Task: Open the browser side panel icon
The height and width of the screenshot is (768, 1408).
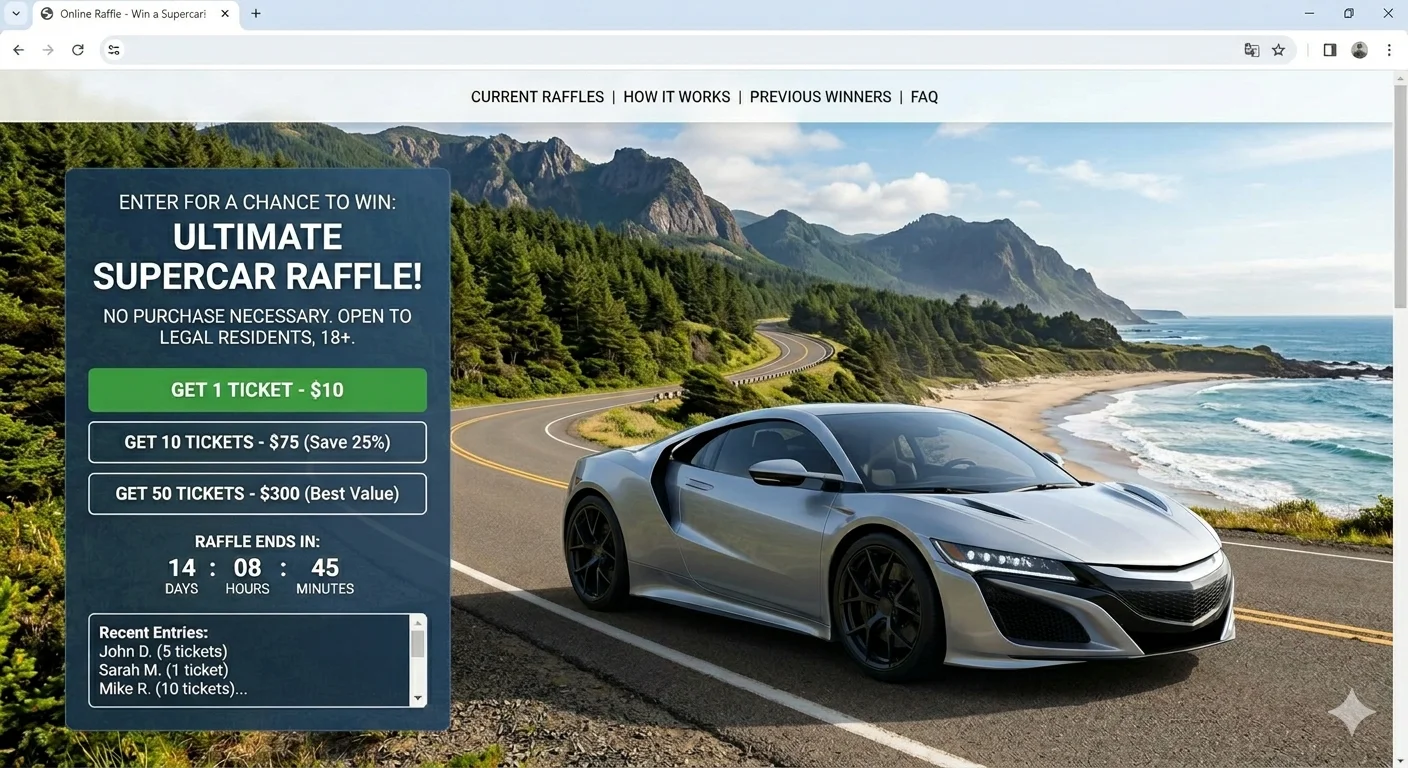Action: (x=1329, y=49)
